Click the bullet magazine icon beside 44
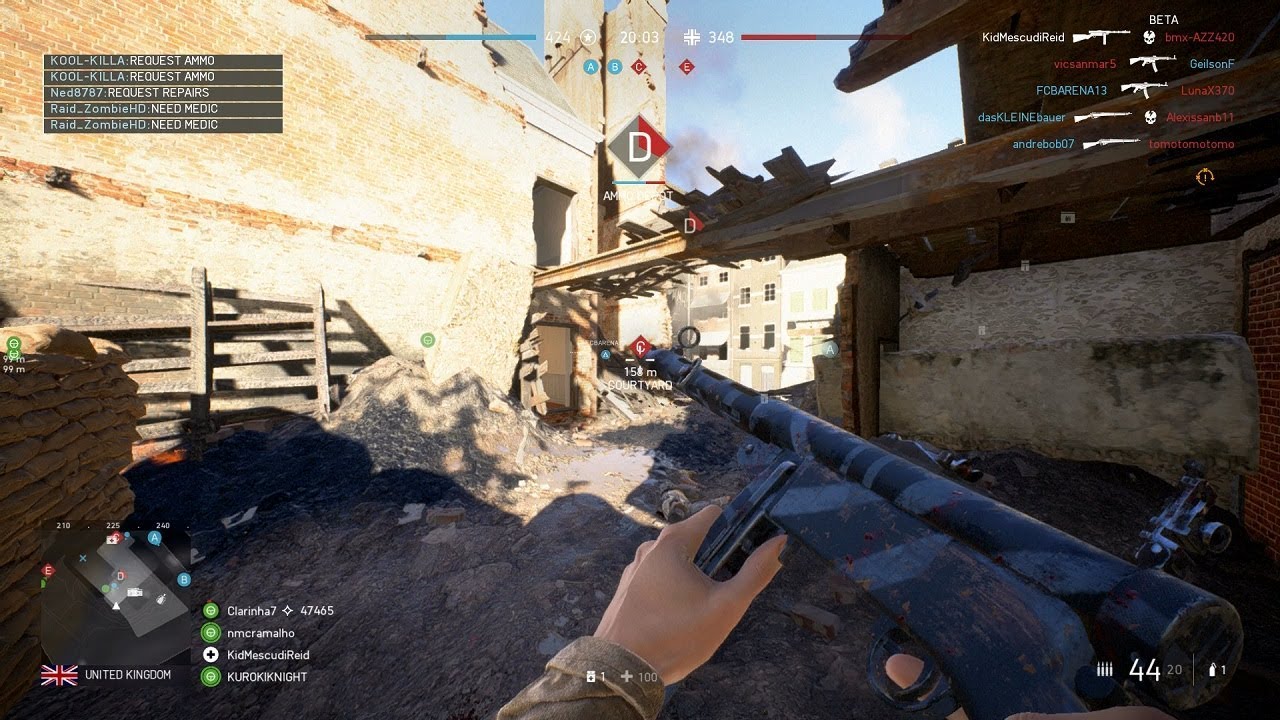Image resolution: width=1280 pixels, height=720 pixels. pyautogui.click(x=1105, y=668)
